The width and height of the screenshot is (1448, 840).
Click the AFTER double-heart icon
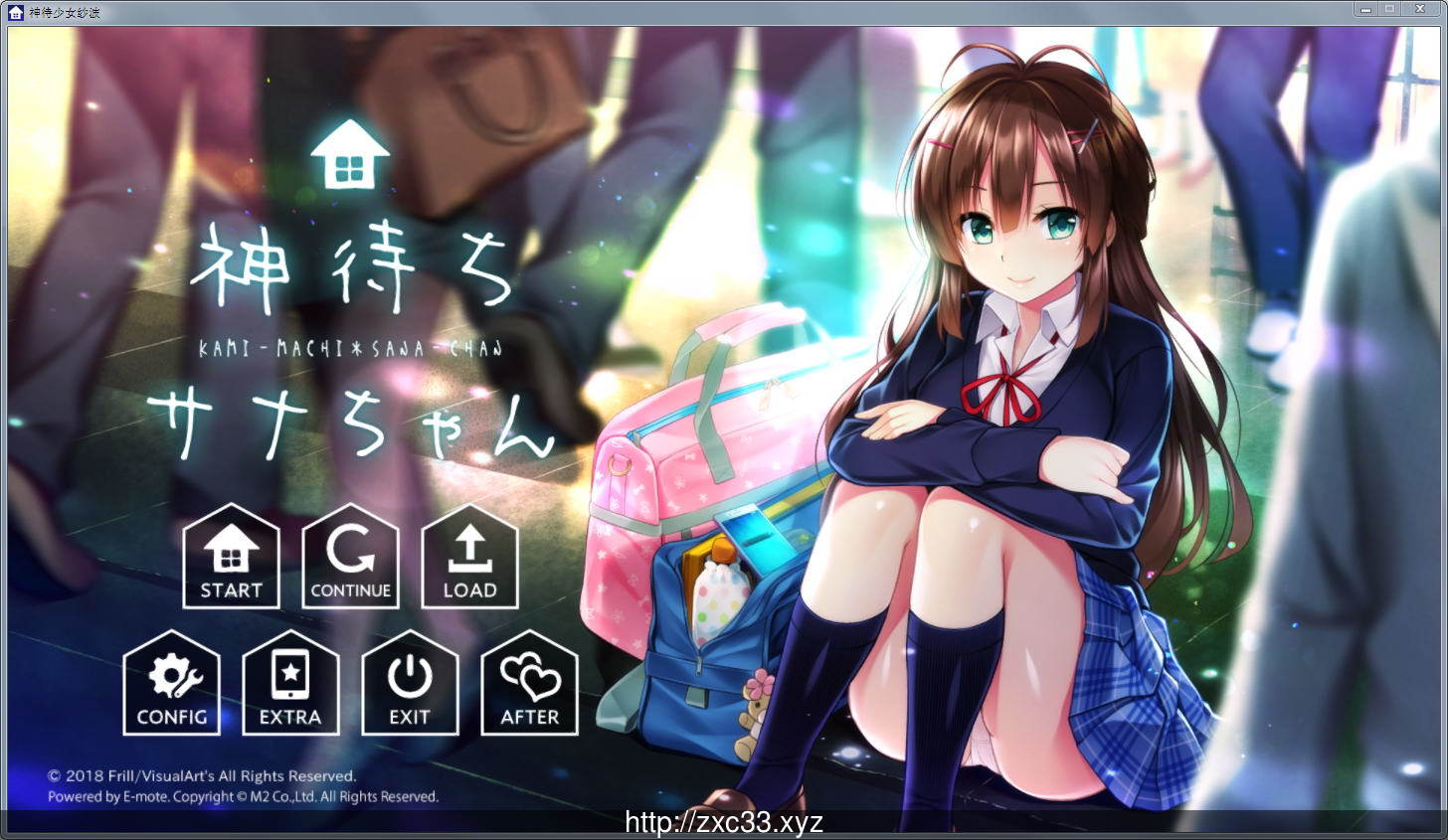pyautogui.click(x=529, y=676)
